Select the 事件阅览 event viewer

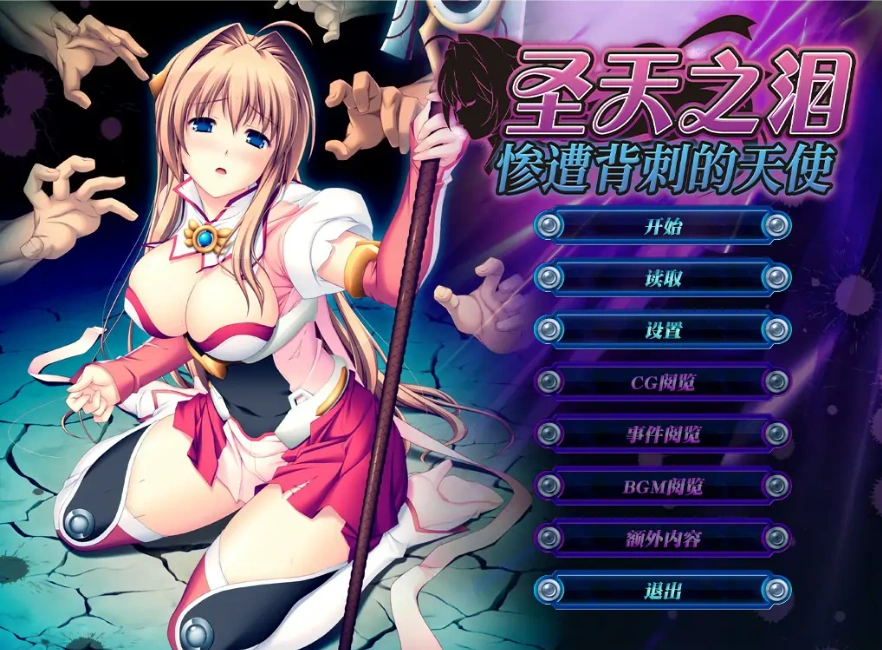click(662, 434)
